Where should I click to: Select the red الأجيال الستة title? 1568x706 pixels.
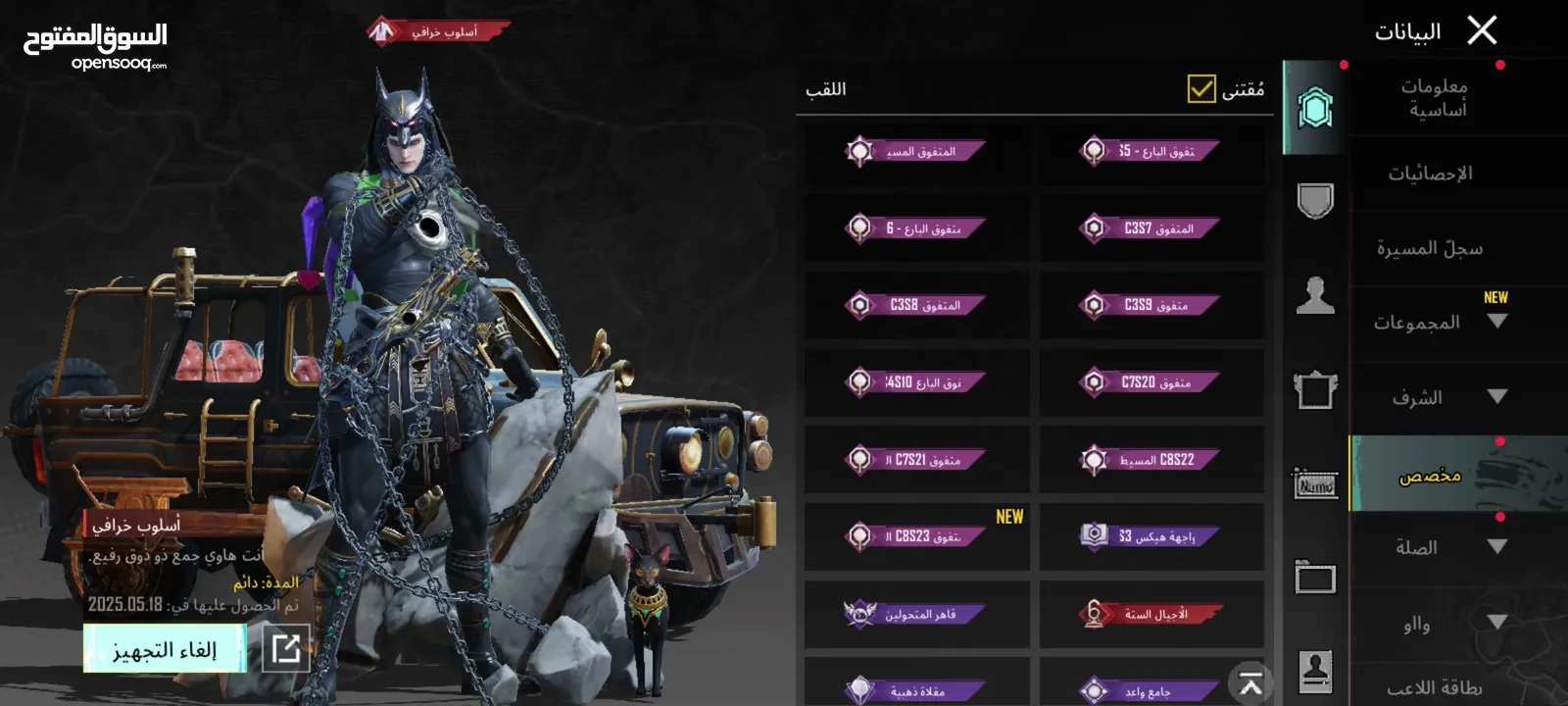click(1151, 614)
